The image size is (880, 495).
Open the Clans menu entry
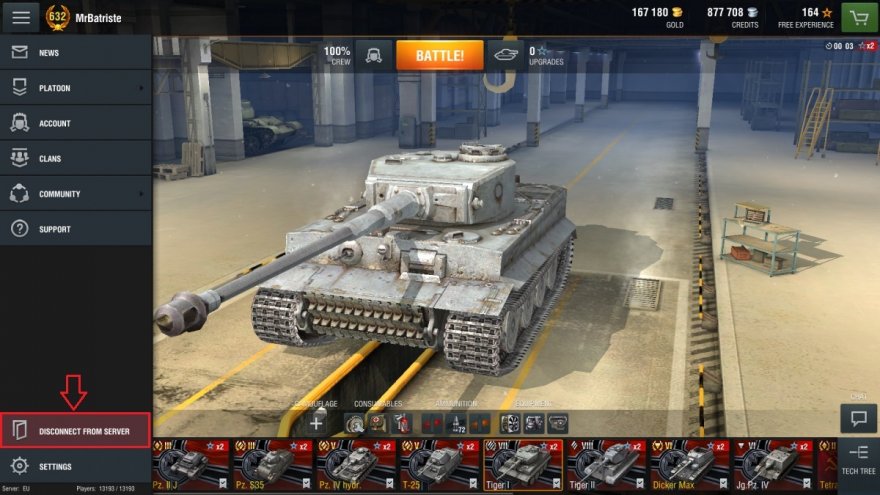click(75, 158)
